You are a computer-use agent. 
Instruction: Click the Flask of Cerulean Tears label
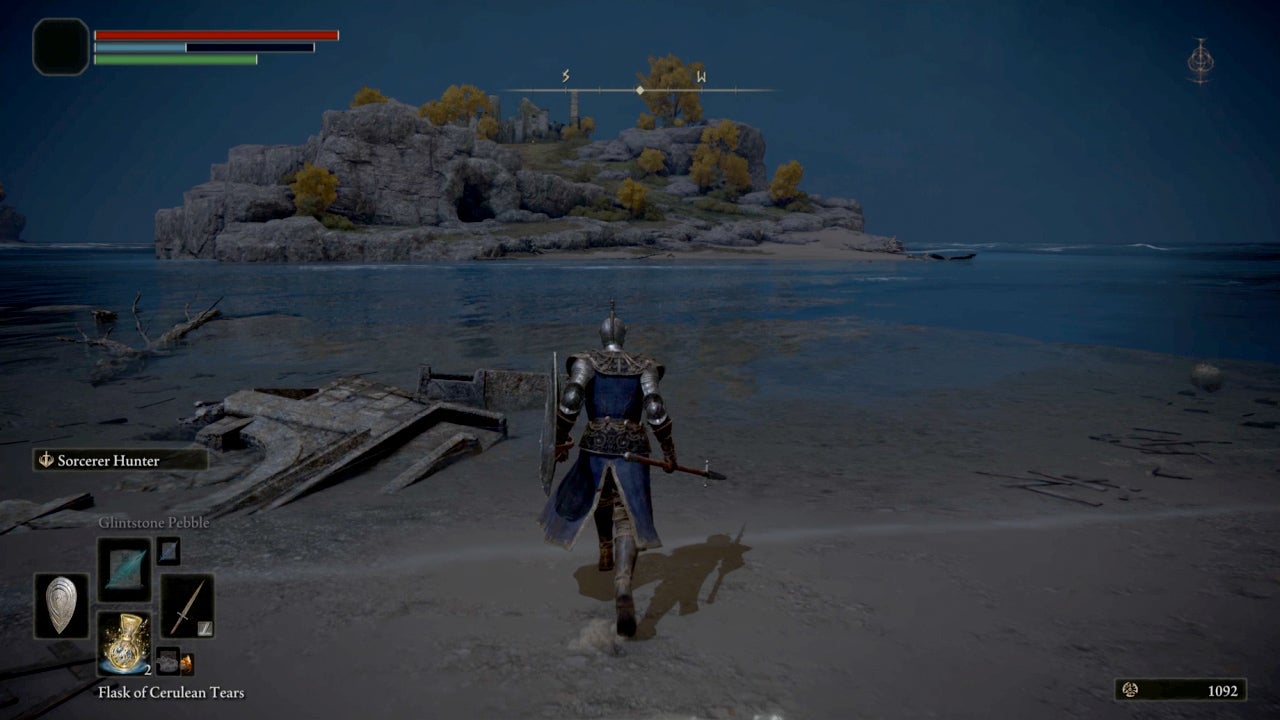pyautogui.click(x=170, y=692)
